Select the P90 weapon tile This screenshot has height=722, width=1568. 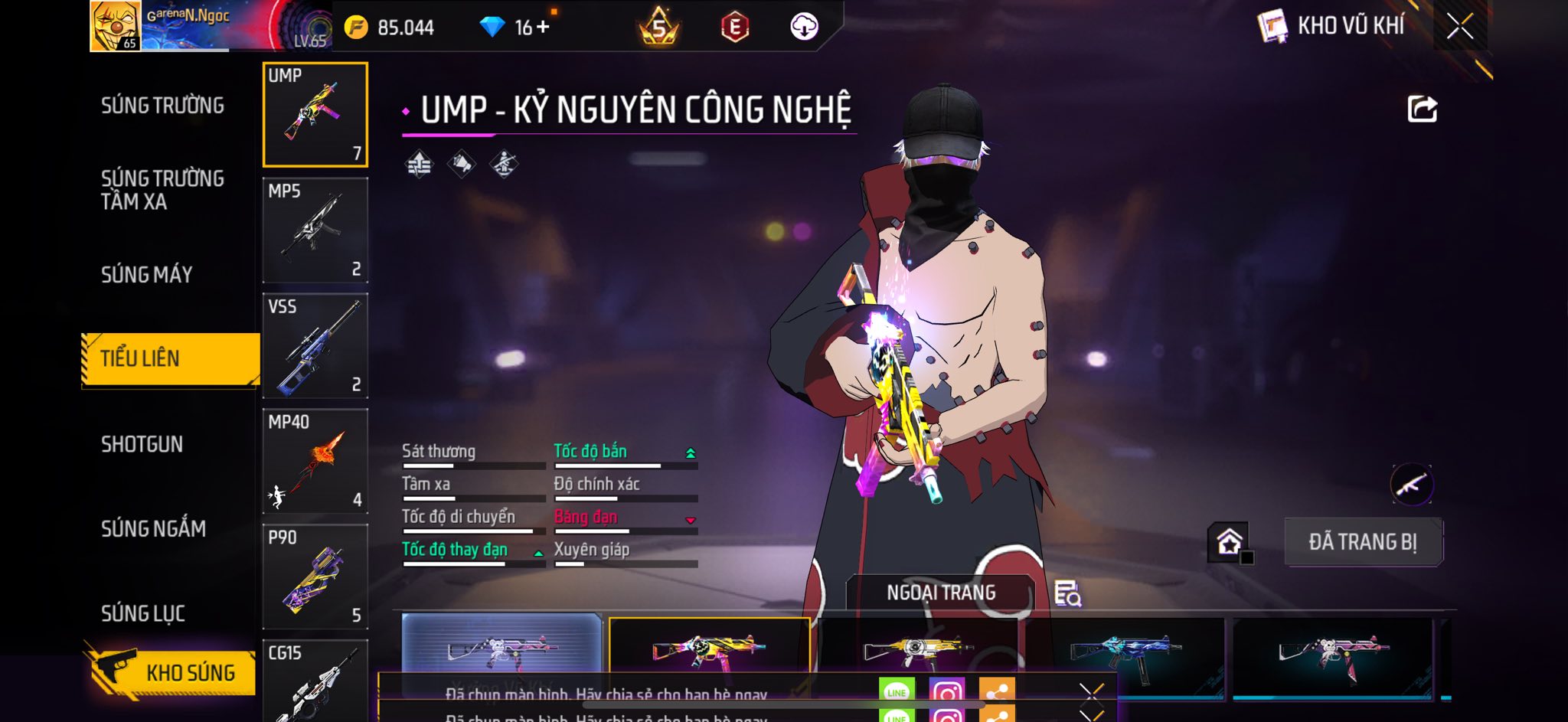[315, 577]
